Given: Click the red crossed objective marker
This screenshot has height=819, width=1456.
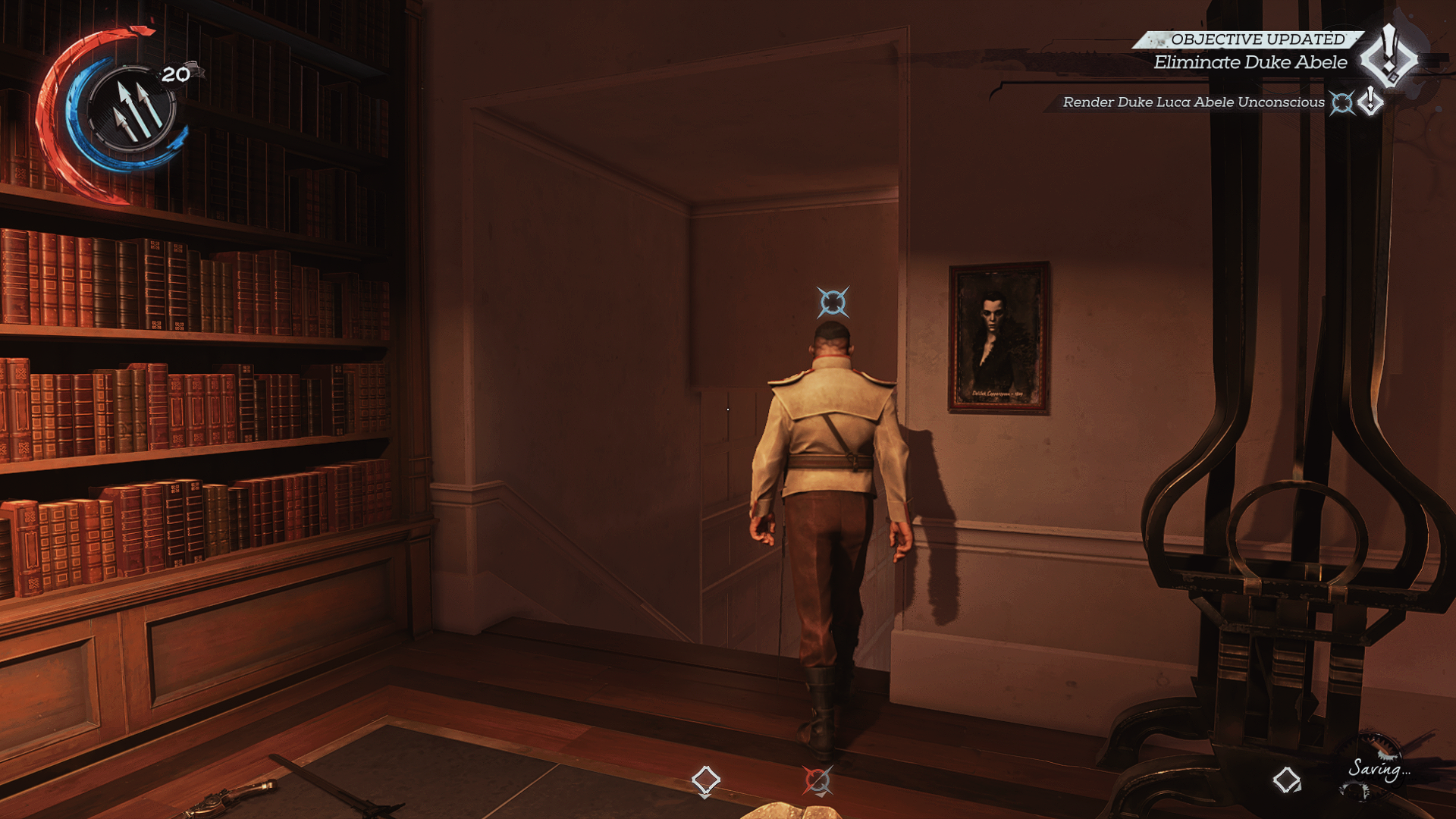Looking at the screenshot, I should (x=817, y=780).
